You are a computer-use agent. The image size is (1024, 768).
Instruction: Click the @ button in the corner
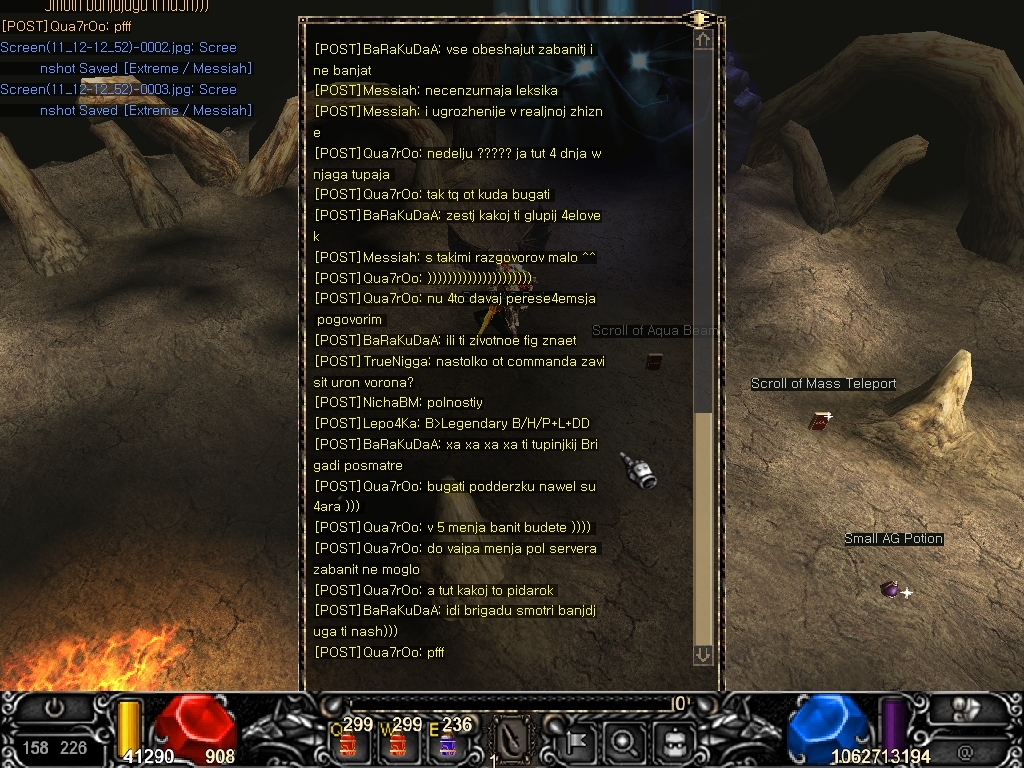(x=965, y=749)
